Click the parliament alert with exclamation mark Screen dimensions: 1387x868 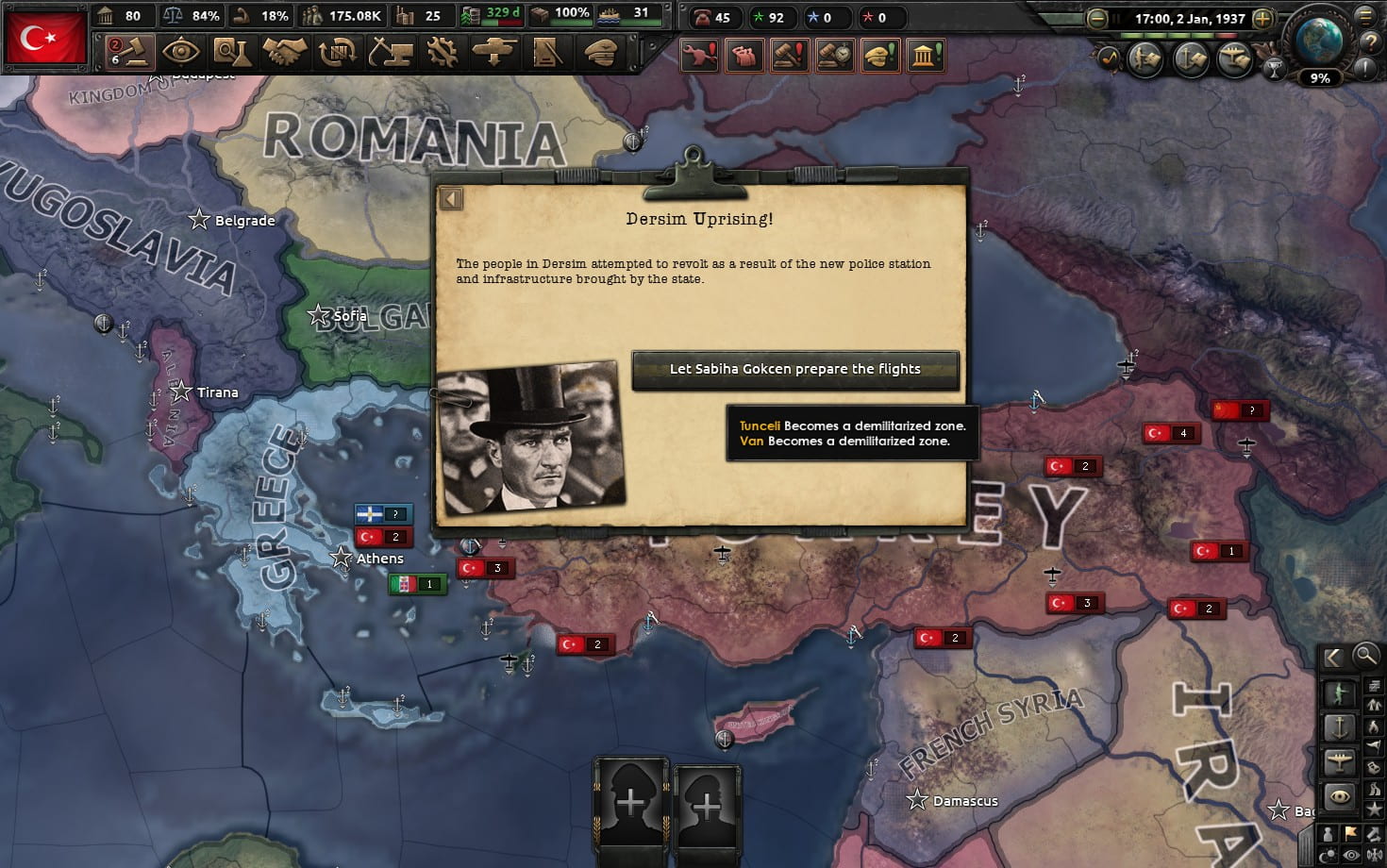click(926, 55)
